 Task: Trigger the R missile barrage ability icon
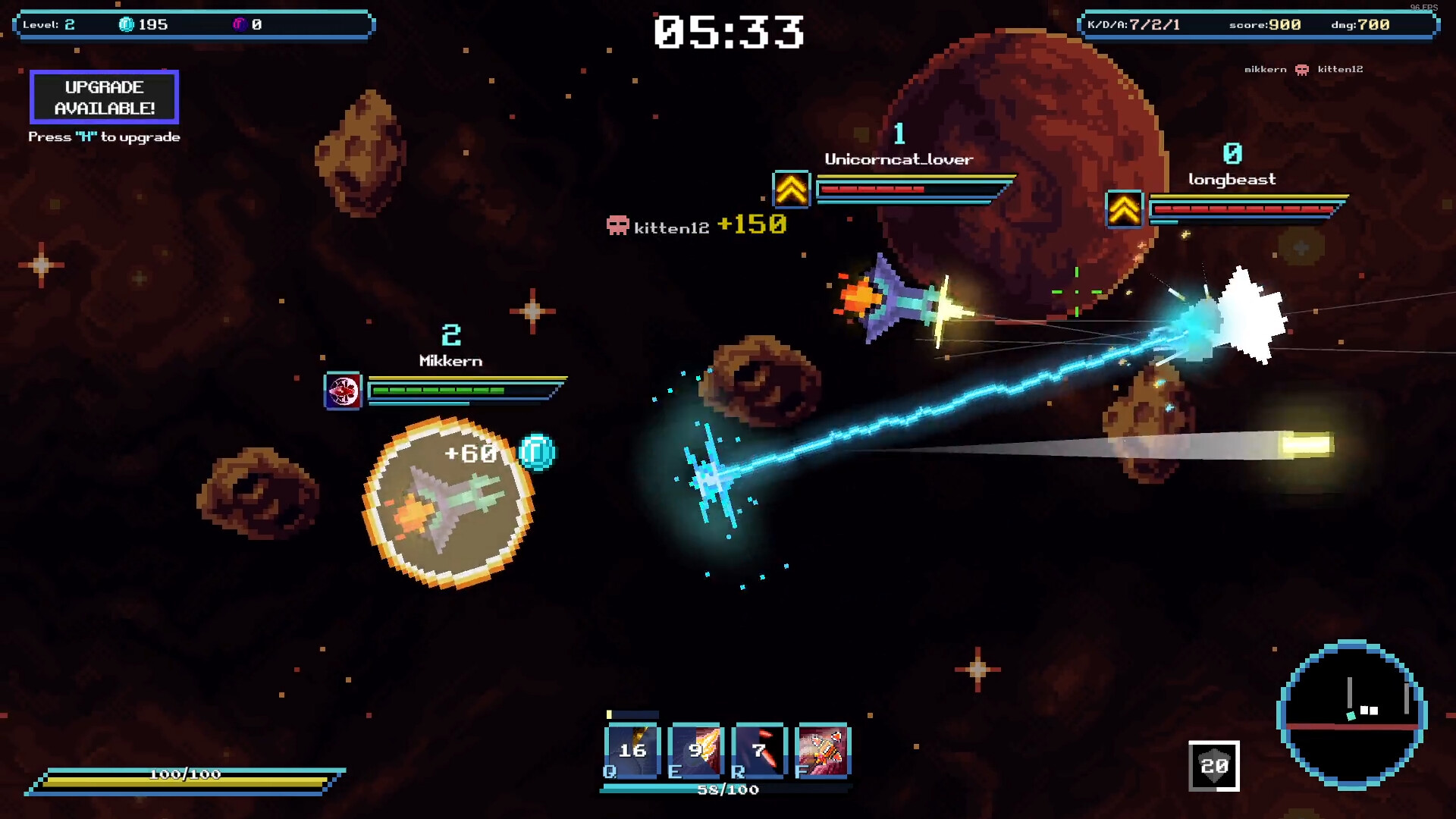click(x=758, y=751)
